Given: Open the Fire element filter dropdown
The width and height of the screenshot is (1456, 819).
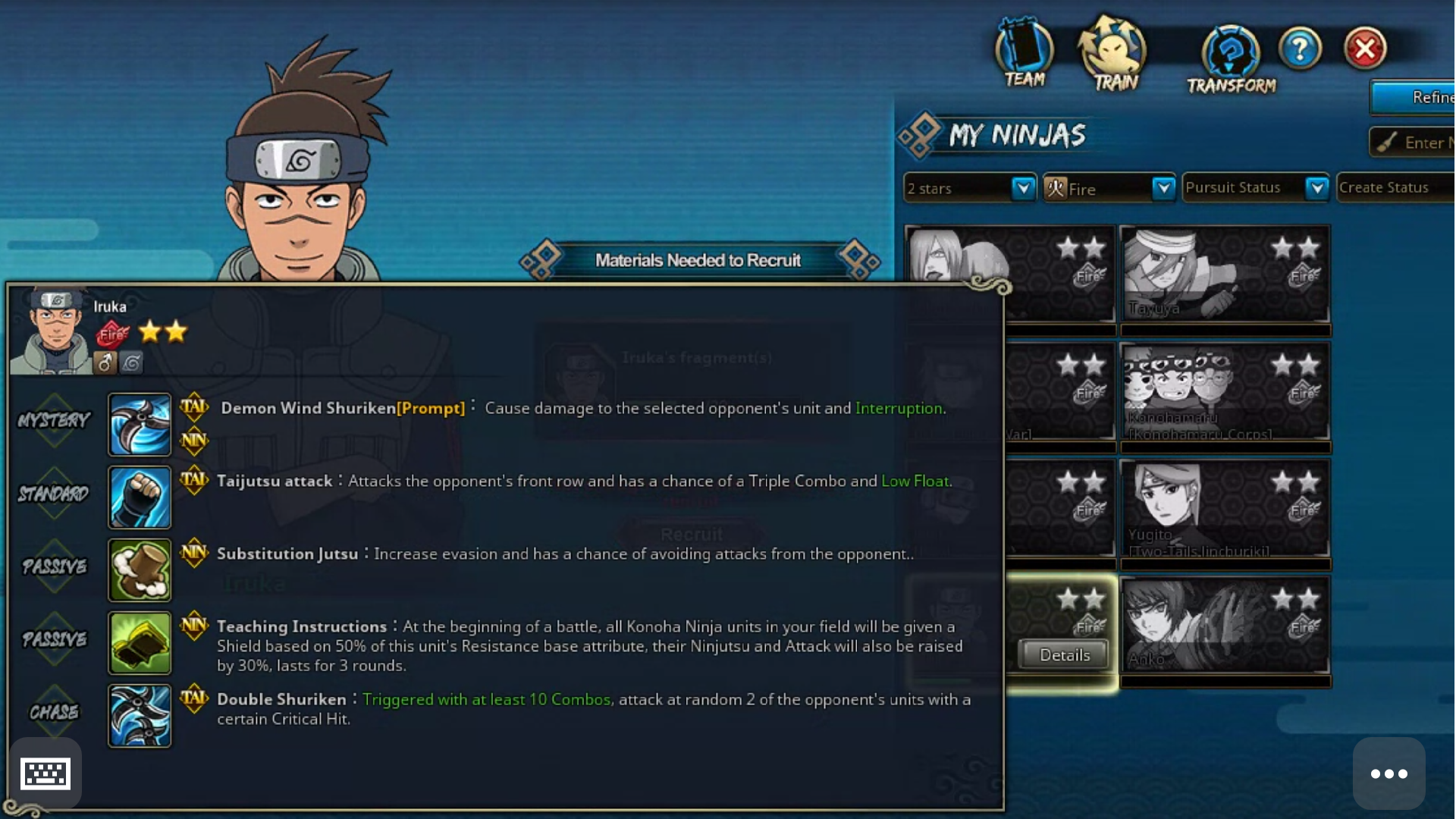Looking at the screenshot, I should [1163, 188].
